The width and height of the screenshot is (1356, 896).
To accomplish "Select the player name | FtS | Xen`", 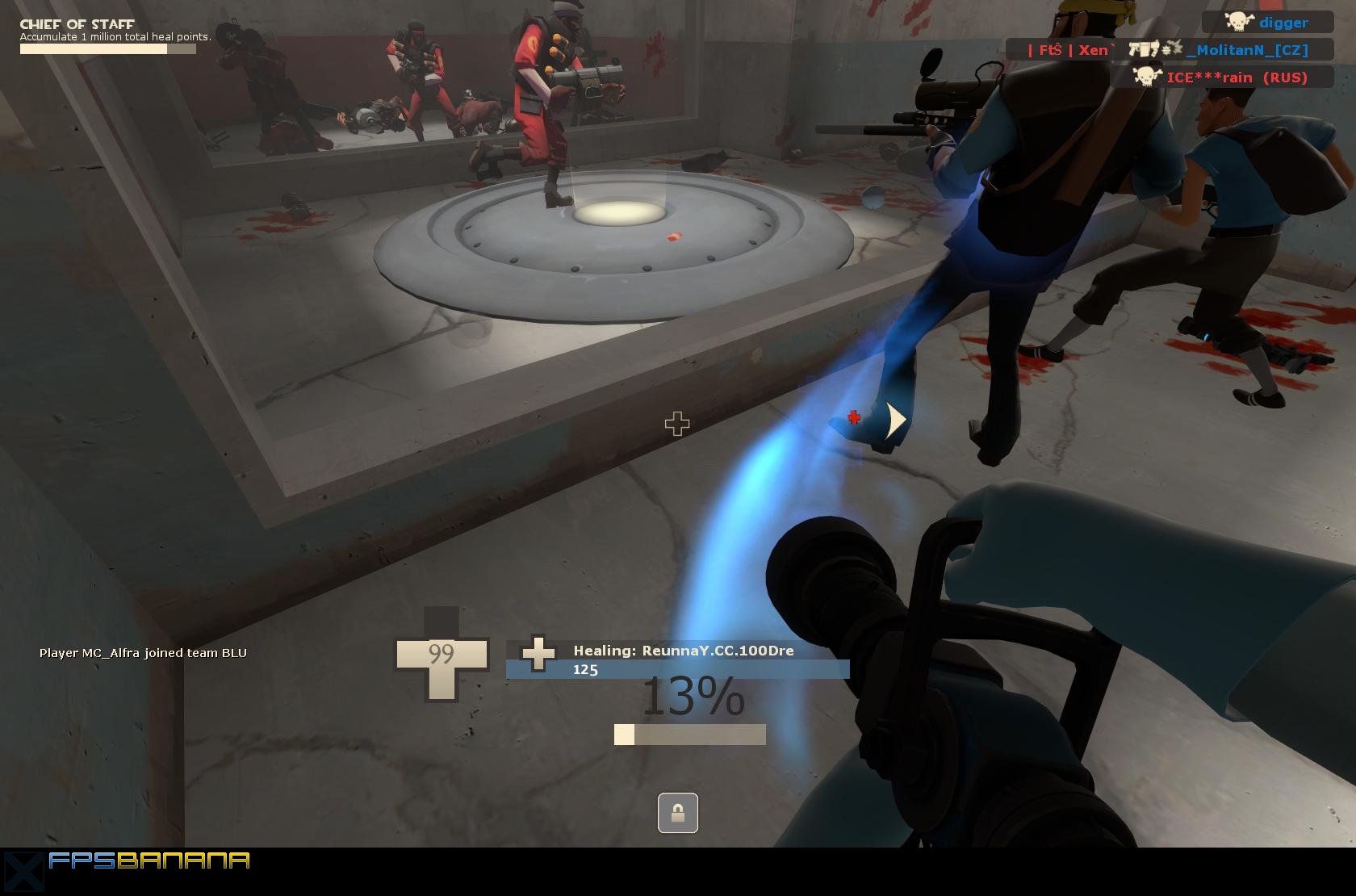I will tap(1067, 49).
